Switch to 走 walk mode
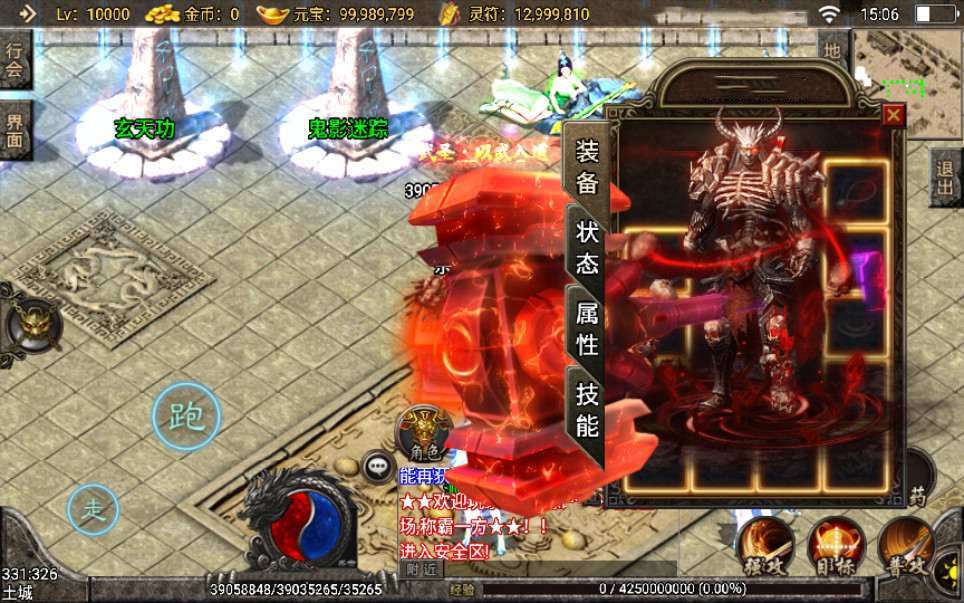The height and width of the screenshot is (603, 964). 93,509
